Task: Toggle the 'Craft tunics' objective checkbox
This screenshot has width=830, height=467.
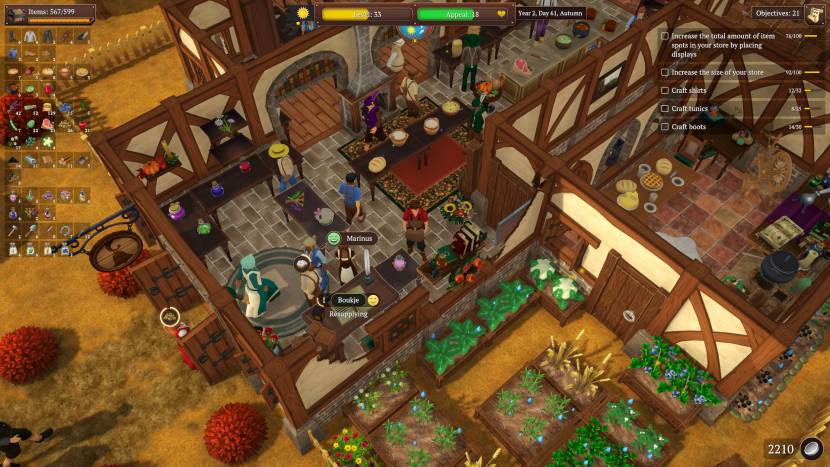Action: [x=665, y=108]
